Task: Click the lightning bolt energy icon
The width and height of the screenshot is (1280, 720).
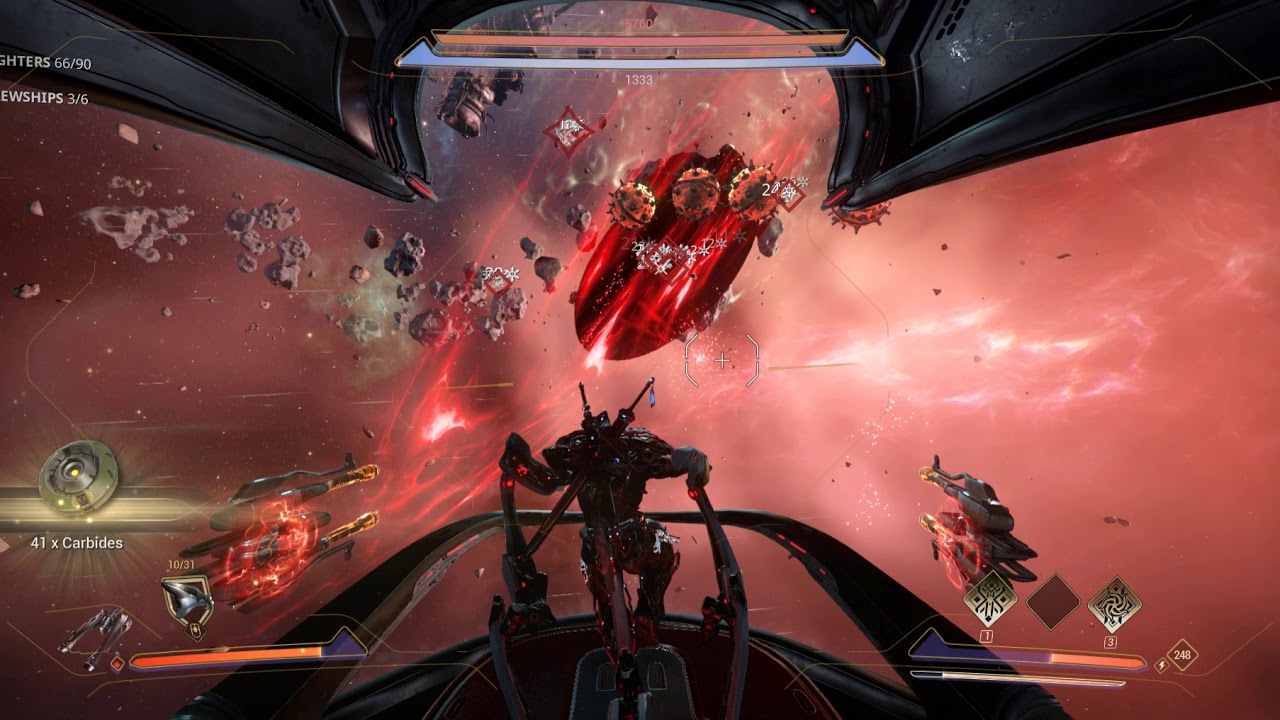Action: (x=1161, y=664)
